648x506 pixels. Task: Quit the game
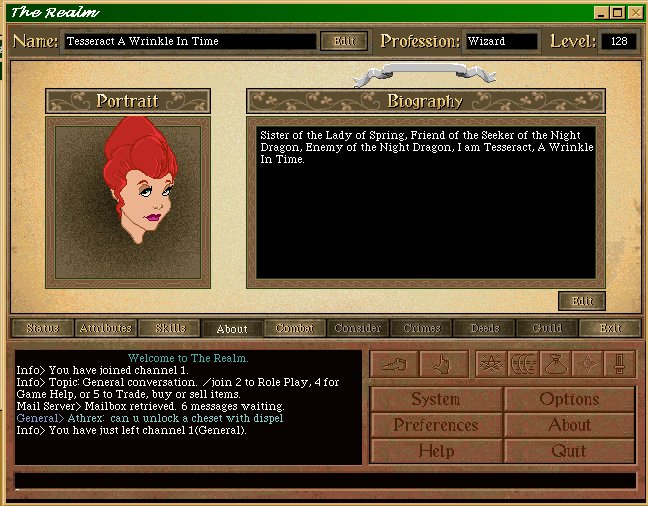click(x=569, y=451)
